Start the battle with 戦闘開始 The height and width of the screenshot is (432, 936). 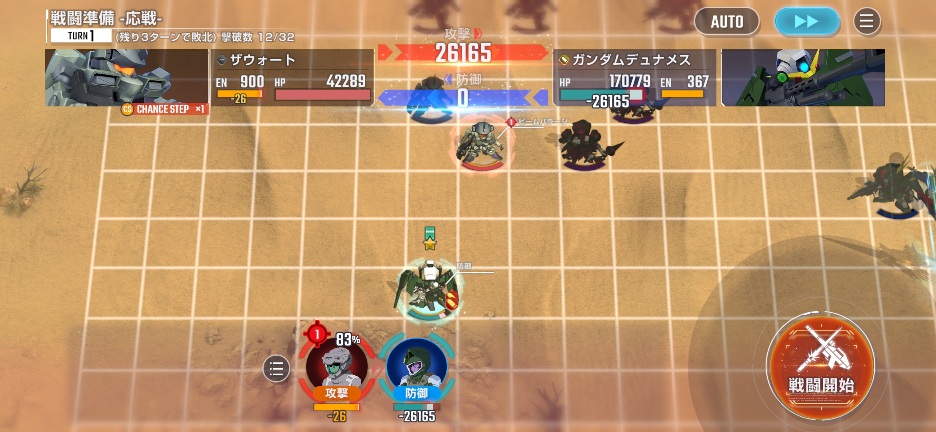click(x=821, y=362)
